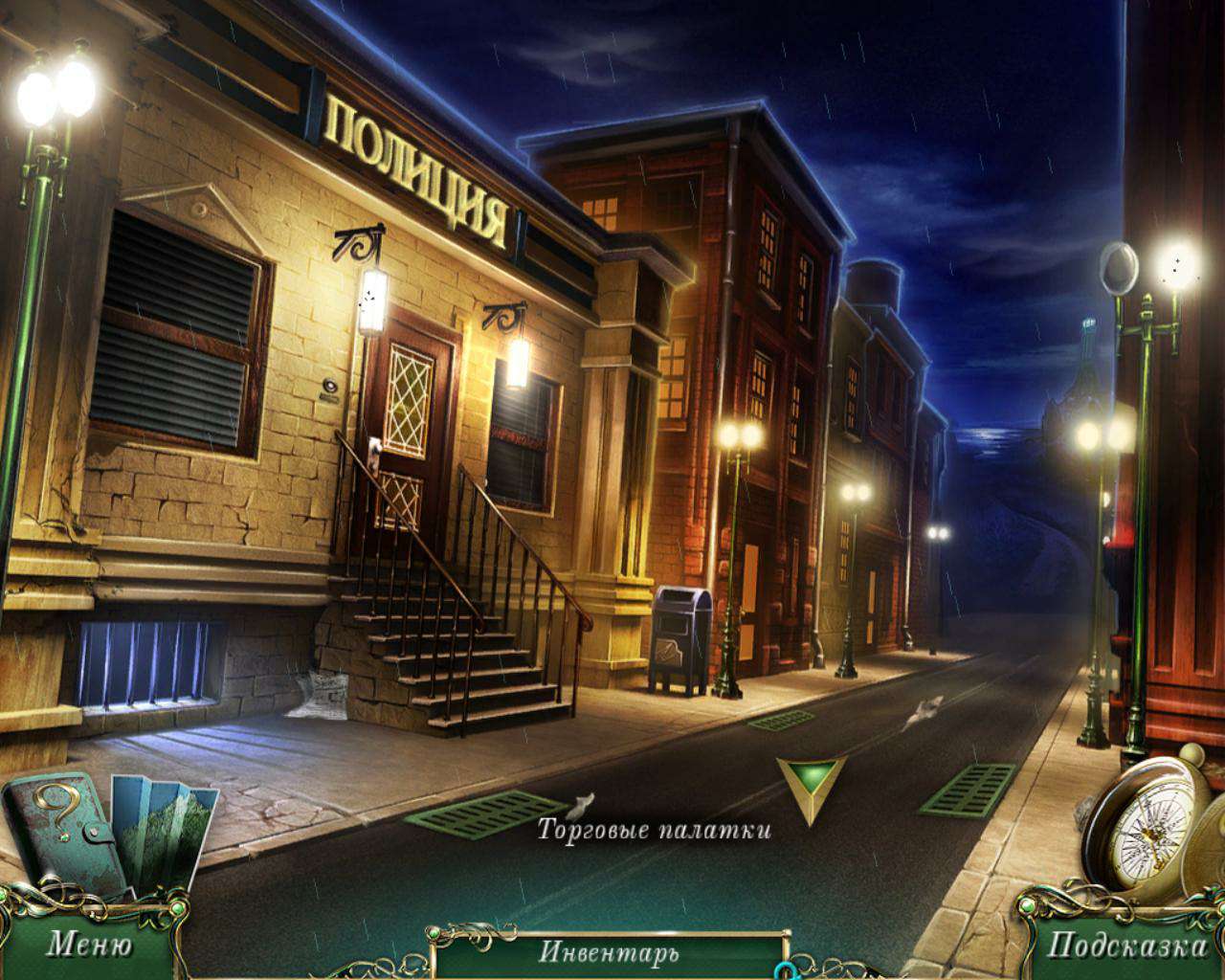1225x980 pixels.
Task: Open the Меню button
Action: [x=88, y=946]
